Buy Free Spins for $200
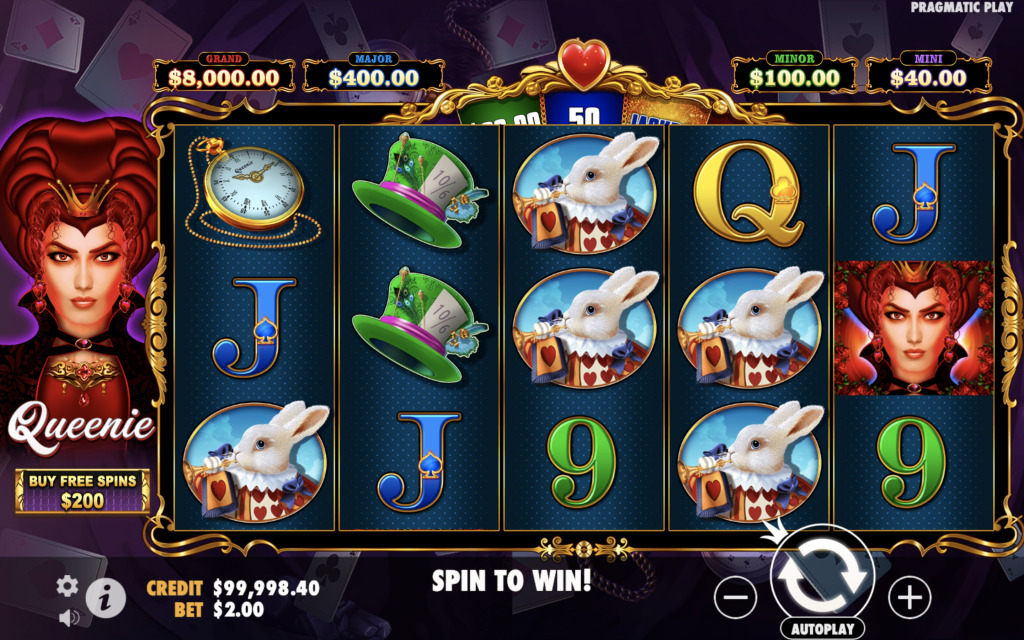1024x640 pixels. point(82,491)
